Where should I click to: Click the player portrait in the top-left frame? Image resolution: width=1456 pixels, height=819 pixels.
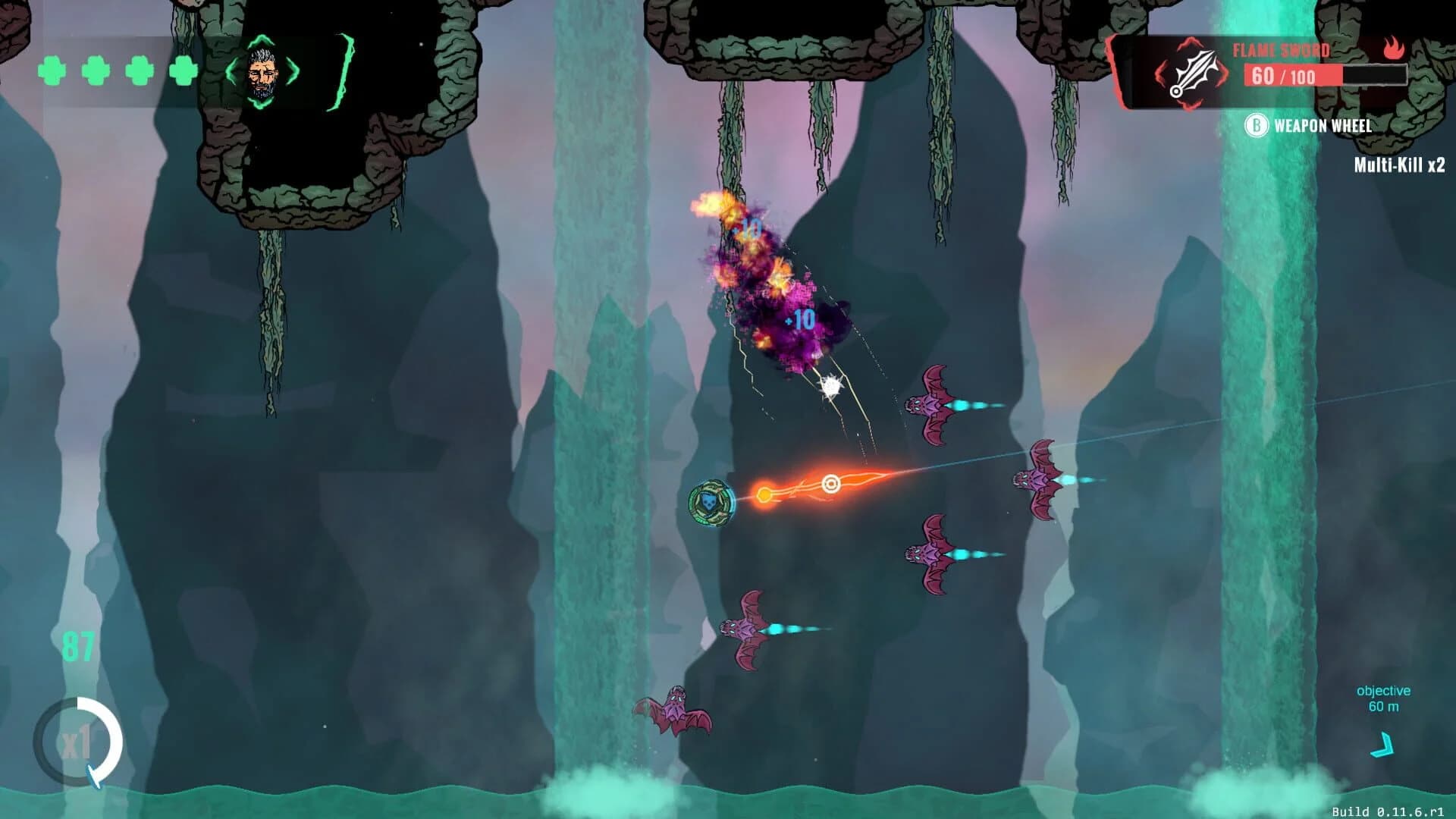(x=264, y=74)
